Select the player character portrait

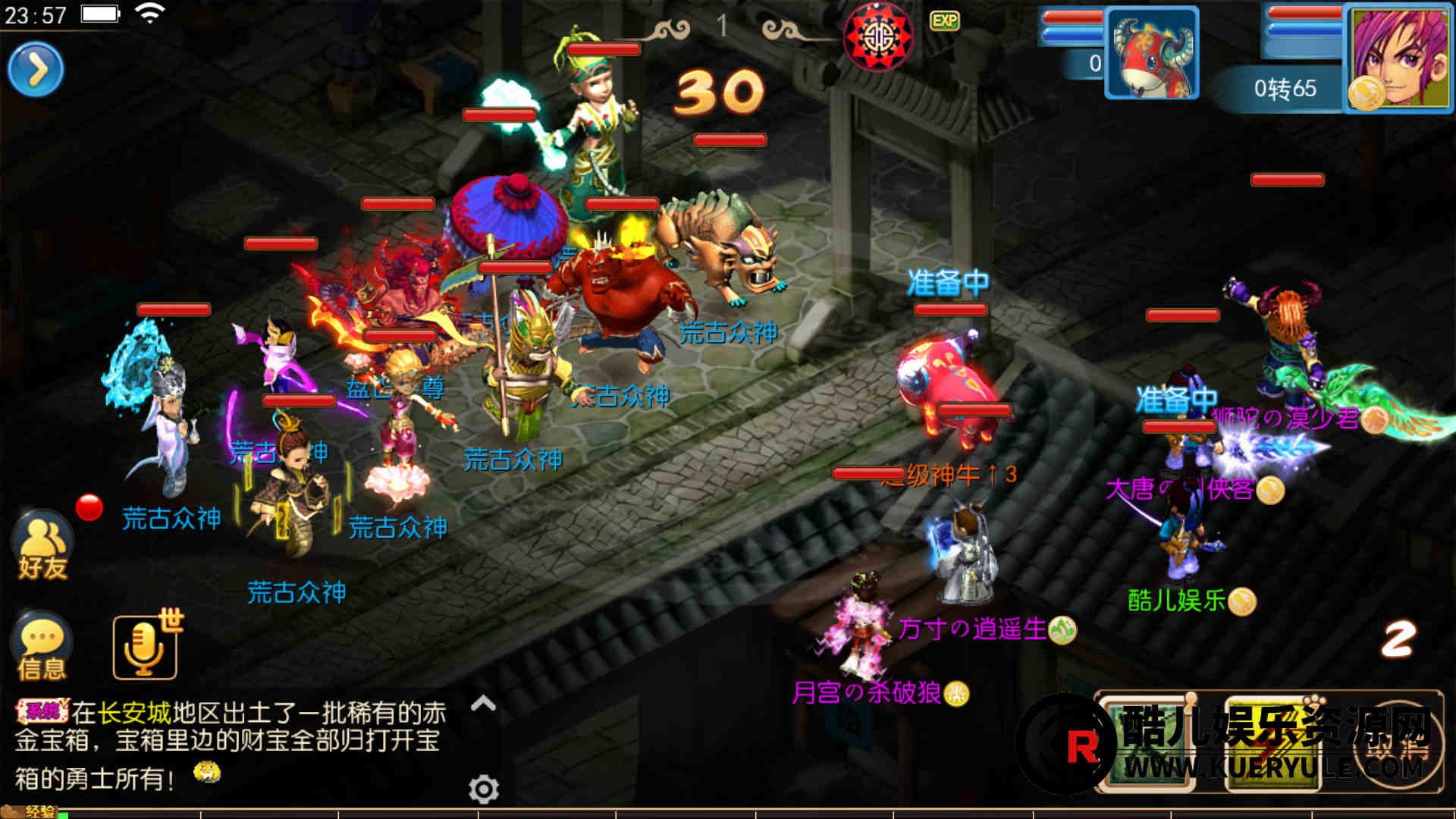1399,57
